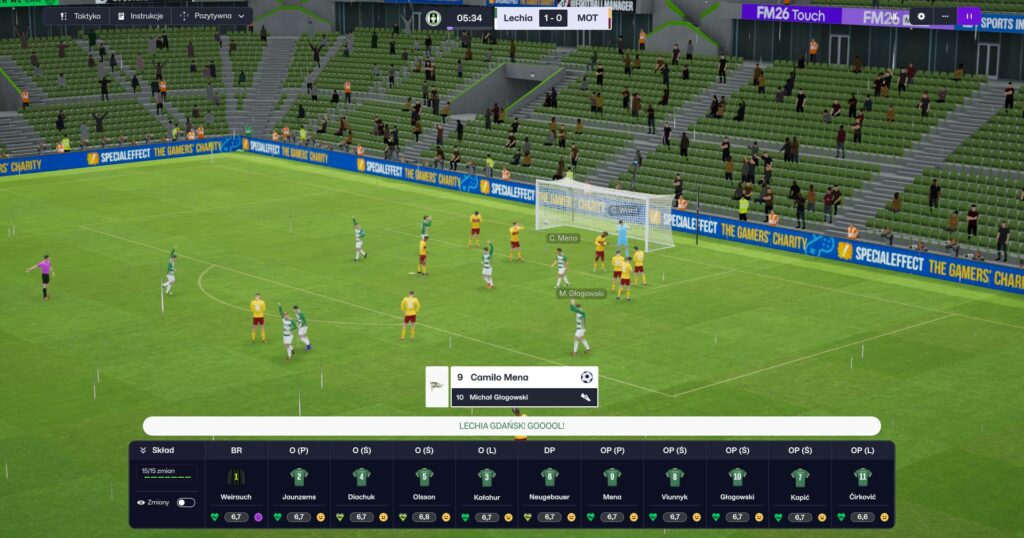Pause the match

968,16
